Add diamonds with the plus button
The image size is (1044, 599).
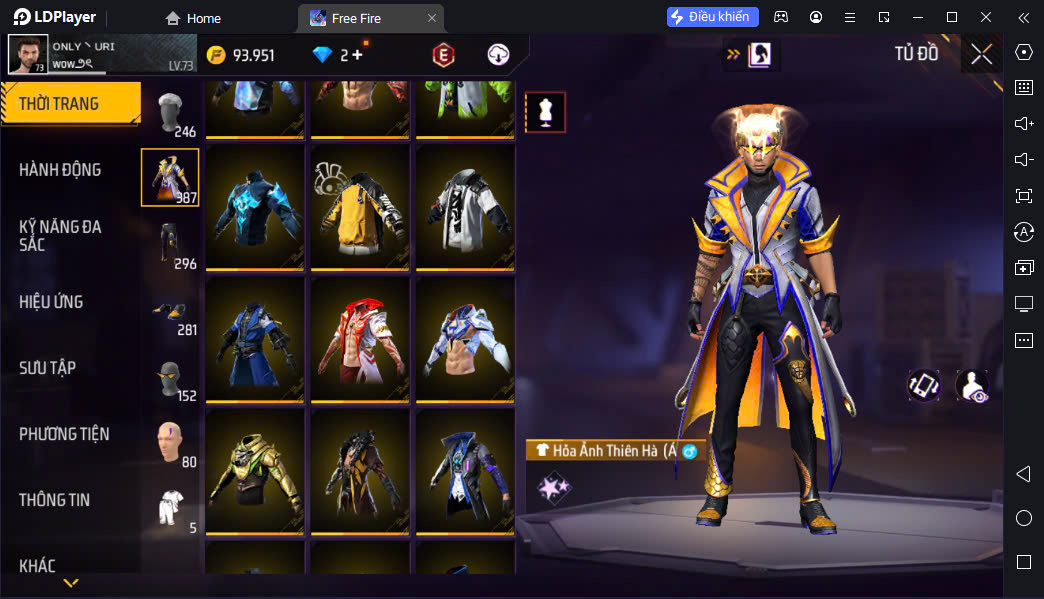tap(357, 55)
